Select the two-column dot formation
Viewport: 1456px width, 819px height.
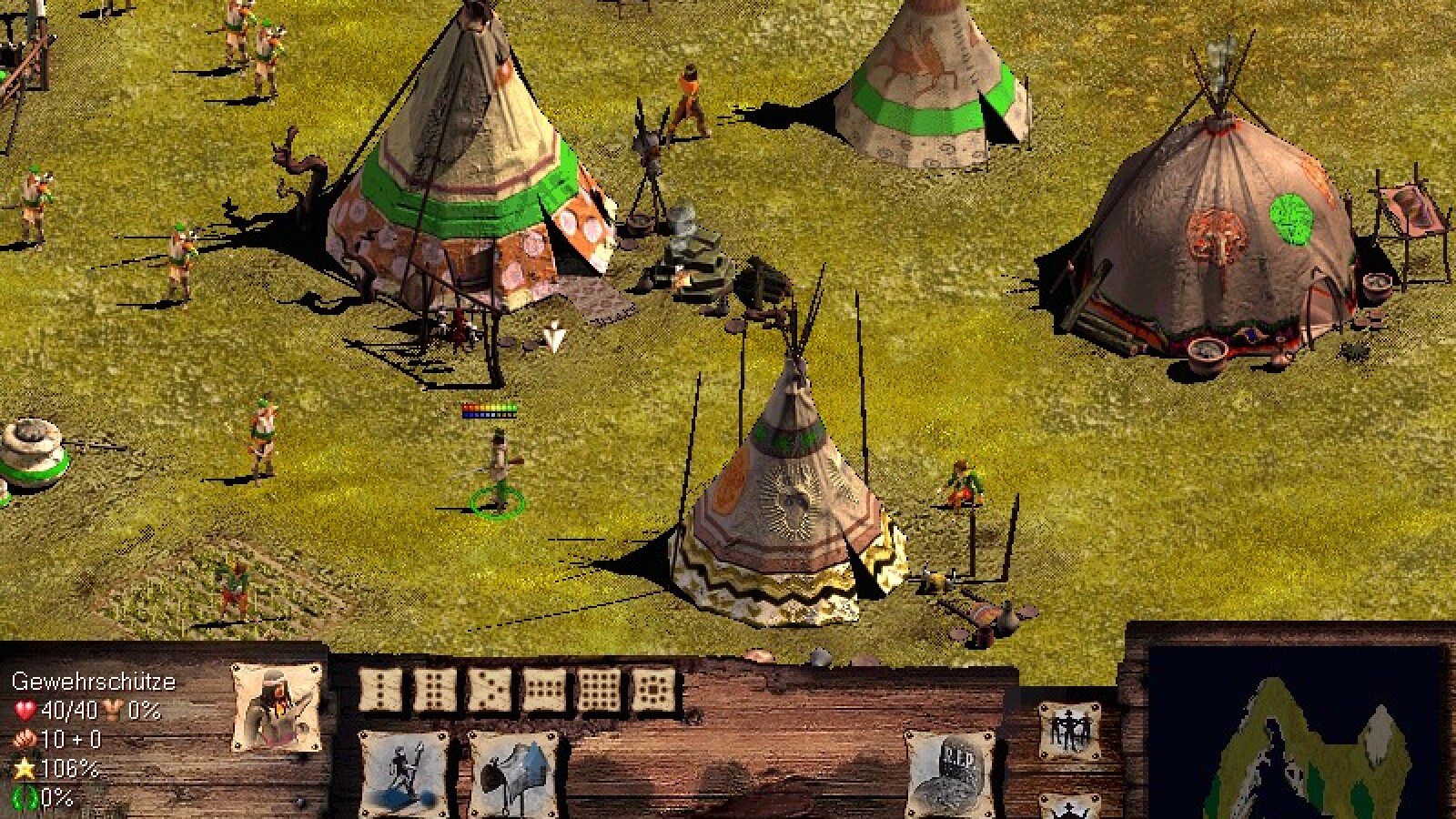tap(435, 691)
